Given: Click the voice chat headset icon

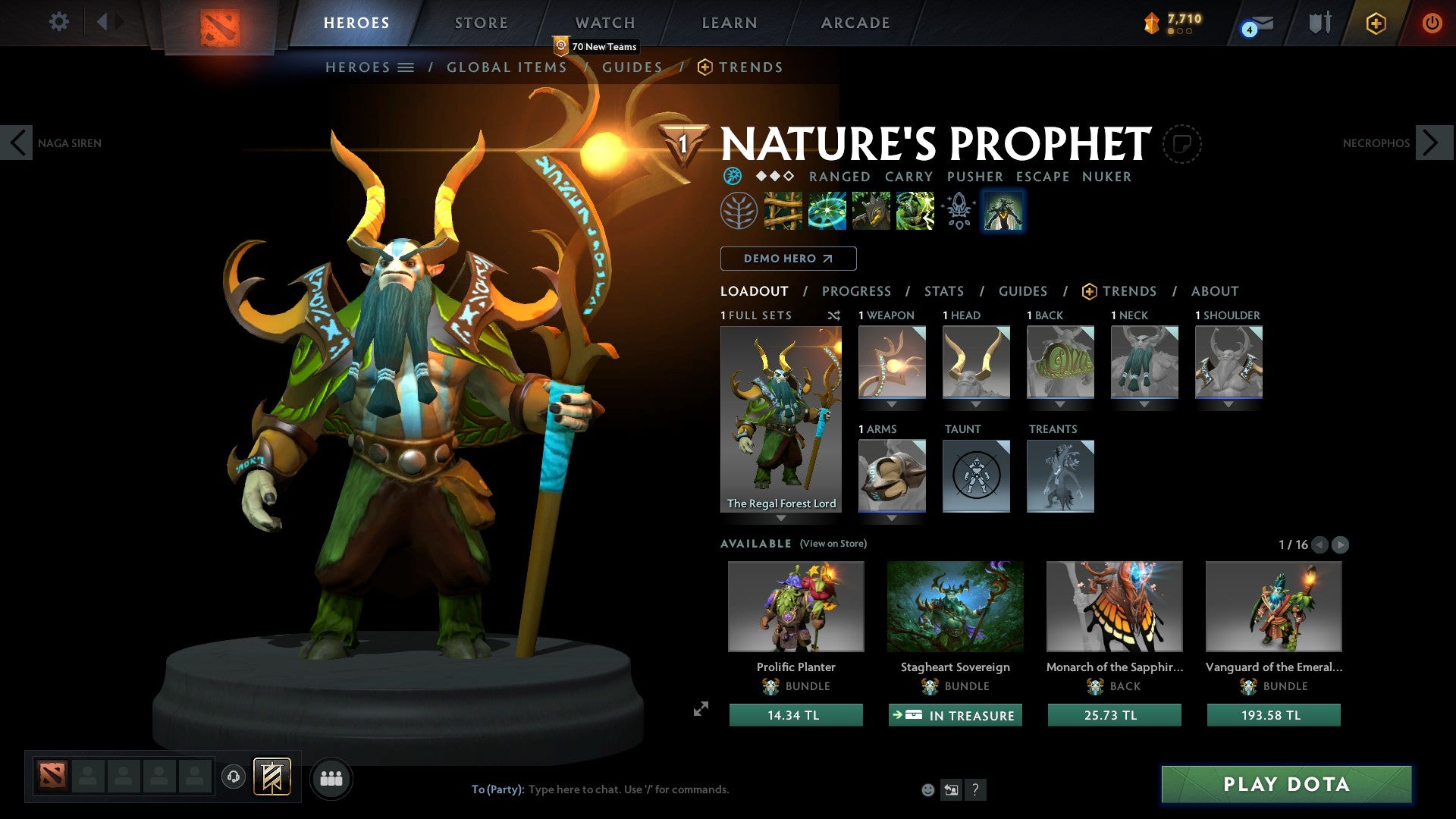Looking at the screenshot, I should 233,778.
